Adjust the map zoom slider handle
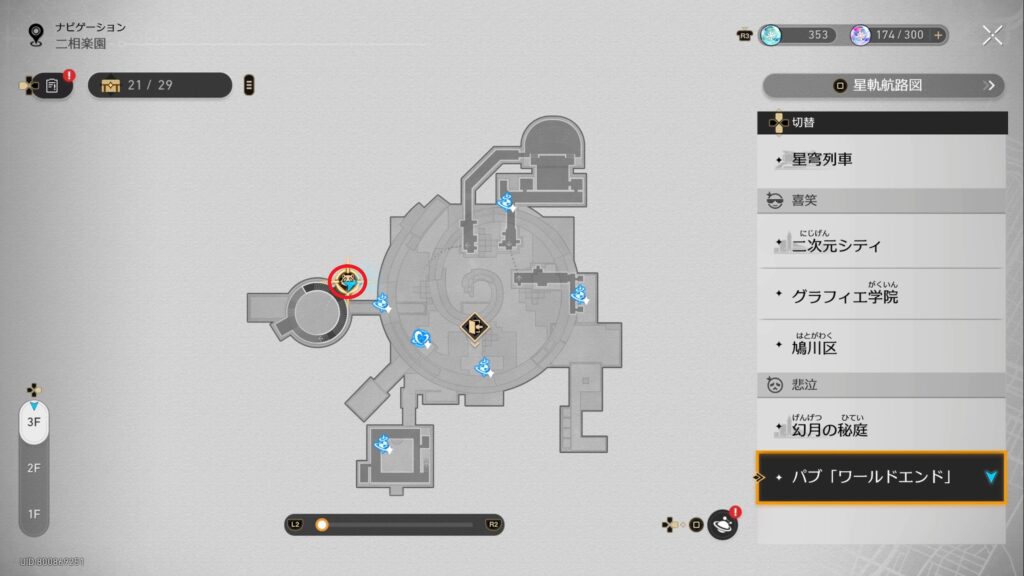 (x=322, y=524)
